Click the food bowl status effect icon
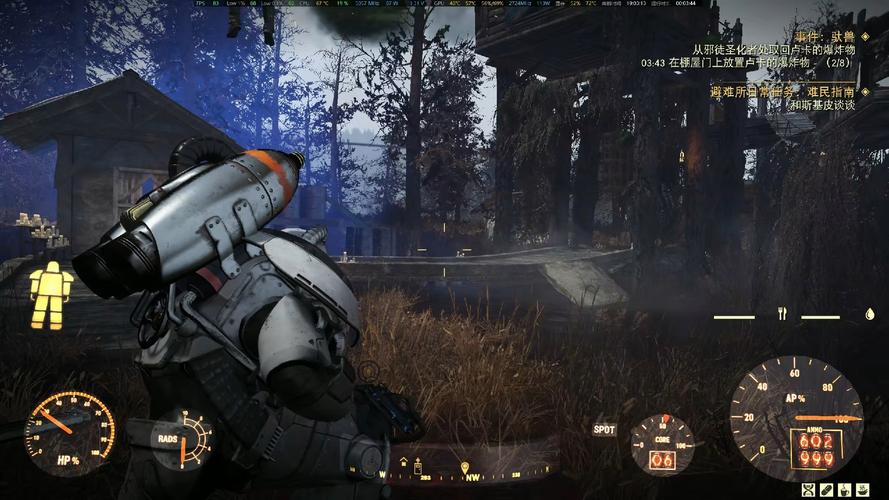 tap(865, 489)
